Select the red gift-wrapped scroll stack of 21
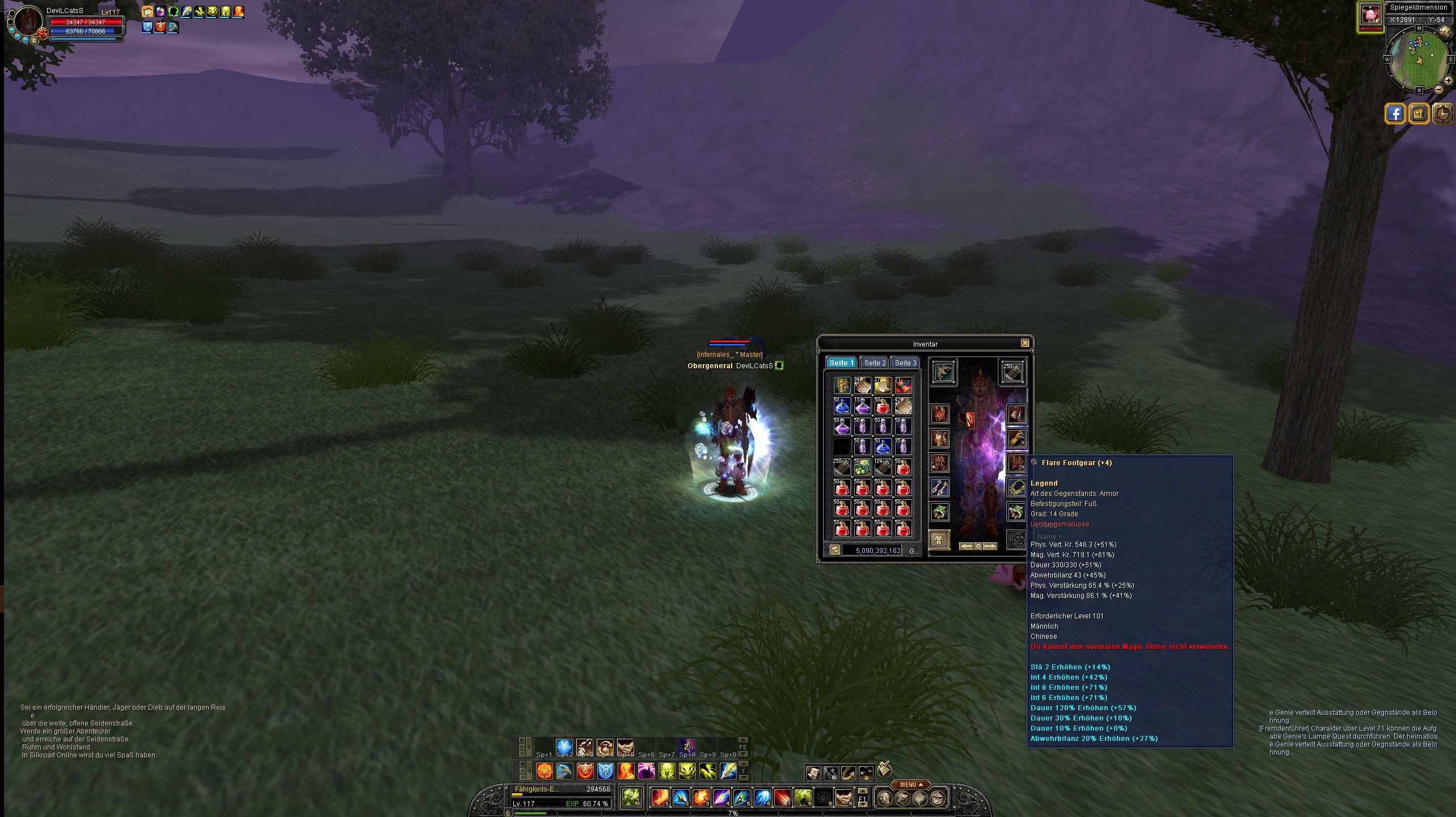Screen dimensions: 1456x817 [x=903, y=386]
